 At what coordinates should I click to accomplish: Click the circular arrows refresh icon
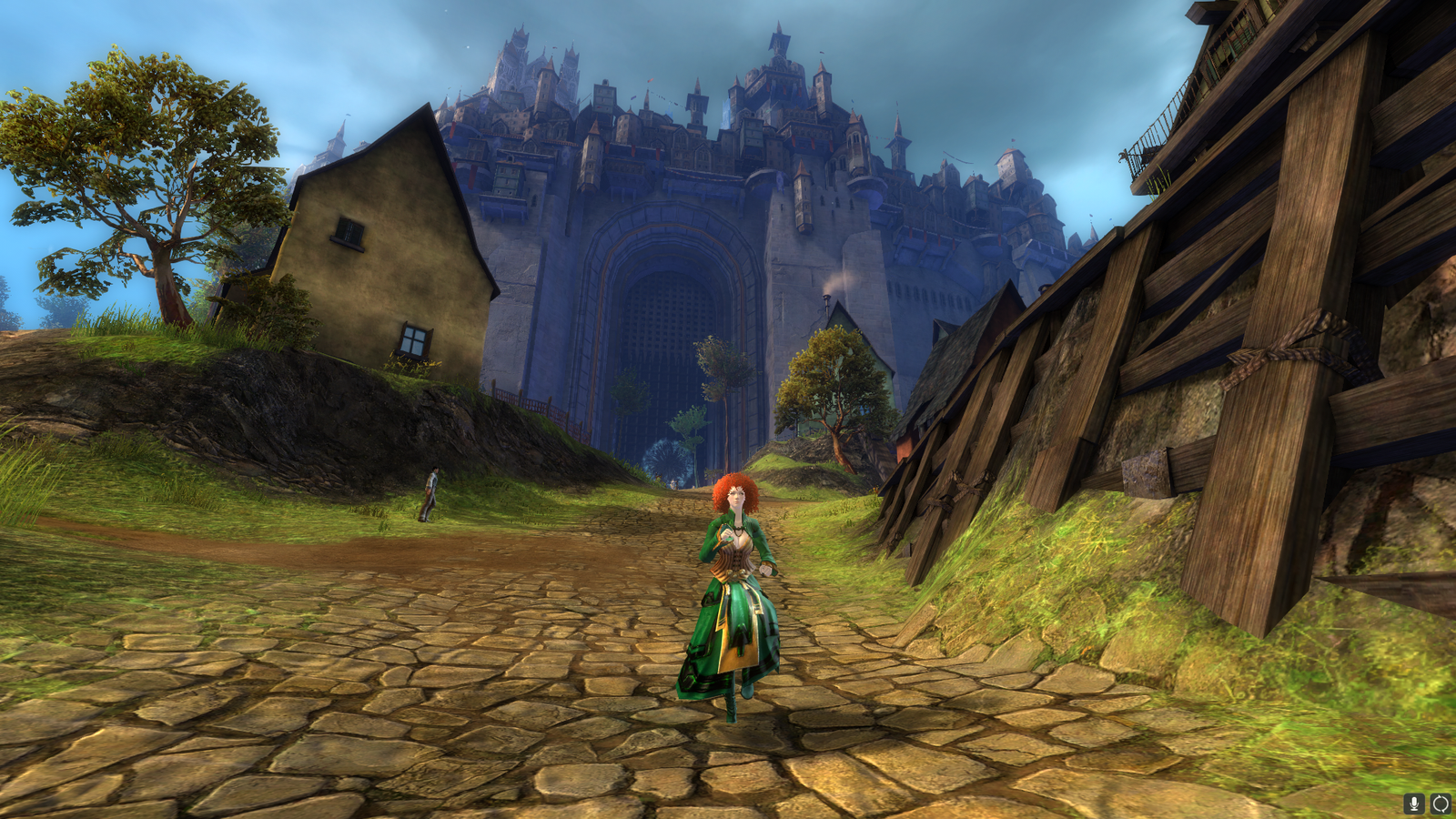pyautogui.click(x=1441, y=804)
